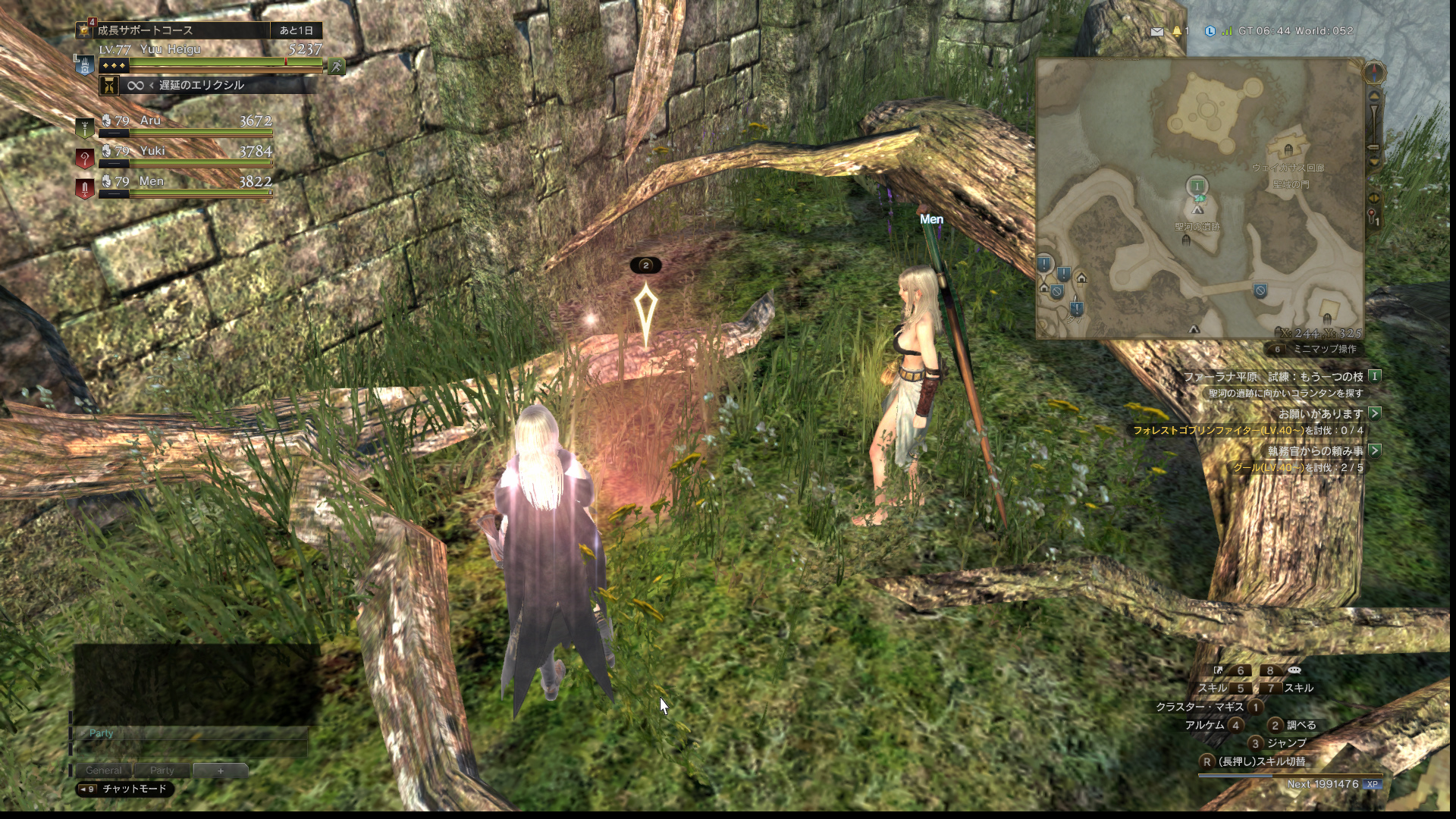Image resolution: width=1456 pixels, height=819 pixels.
Task: Zoom minimap with the upper arrow button
Action: point(1374,98)
